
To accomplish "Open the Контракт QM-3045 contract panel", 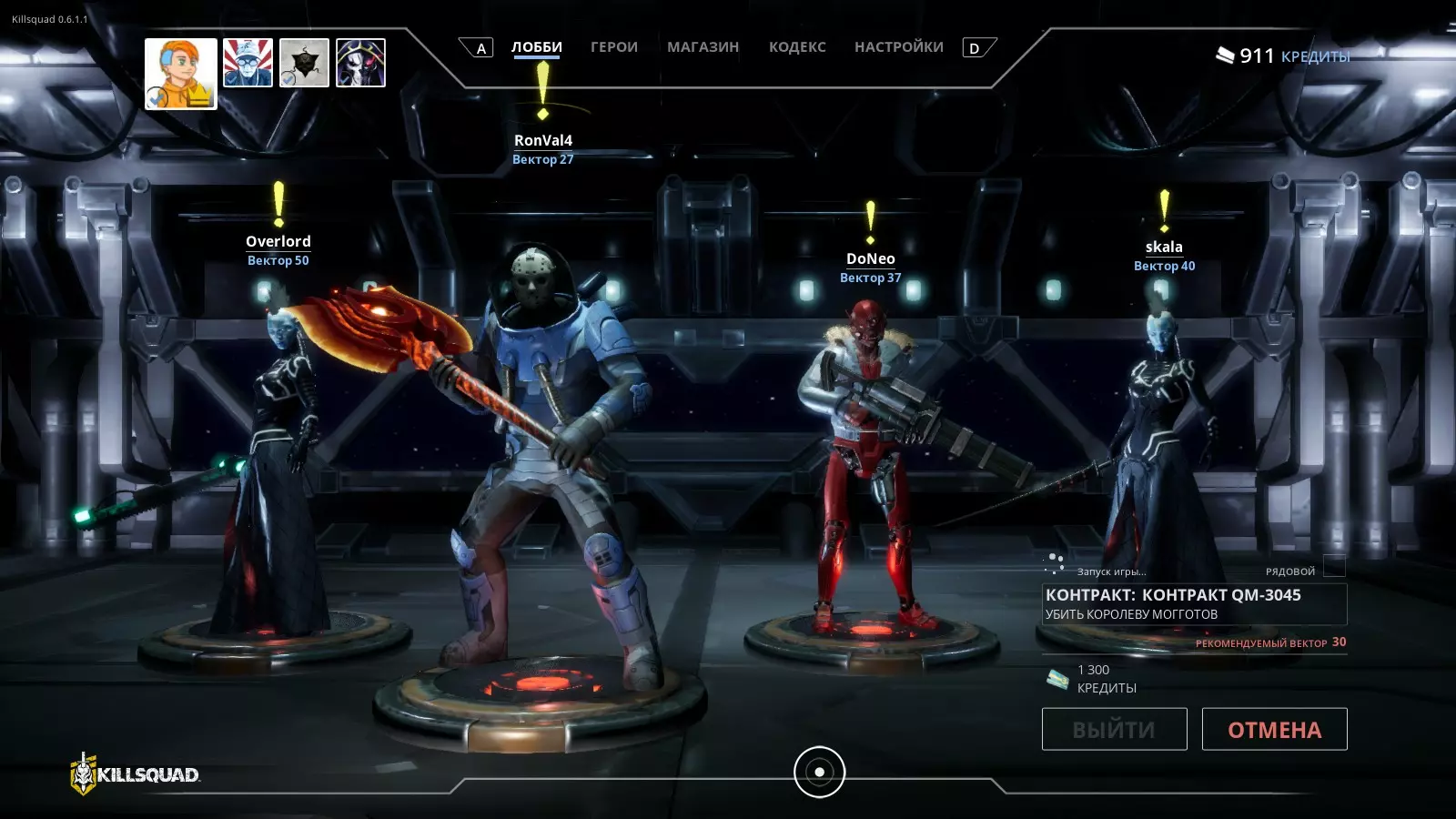I will [1194, 603].
